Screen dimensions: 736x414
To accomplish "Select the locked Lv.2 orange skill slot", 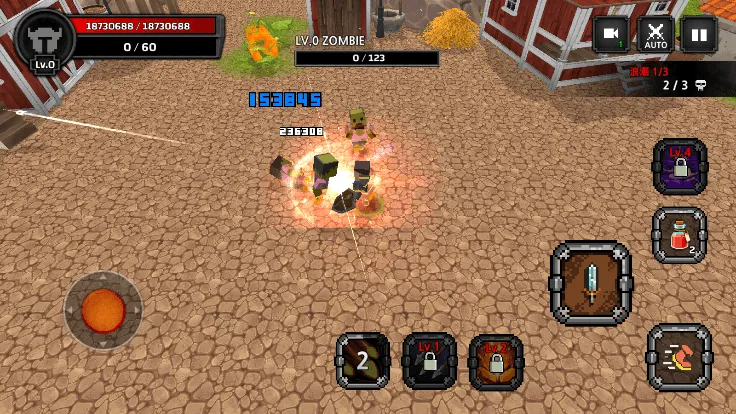I will pyautogui.click(x=496, y=361).
